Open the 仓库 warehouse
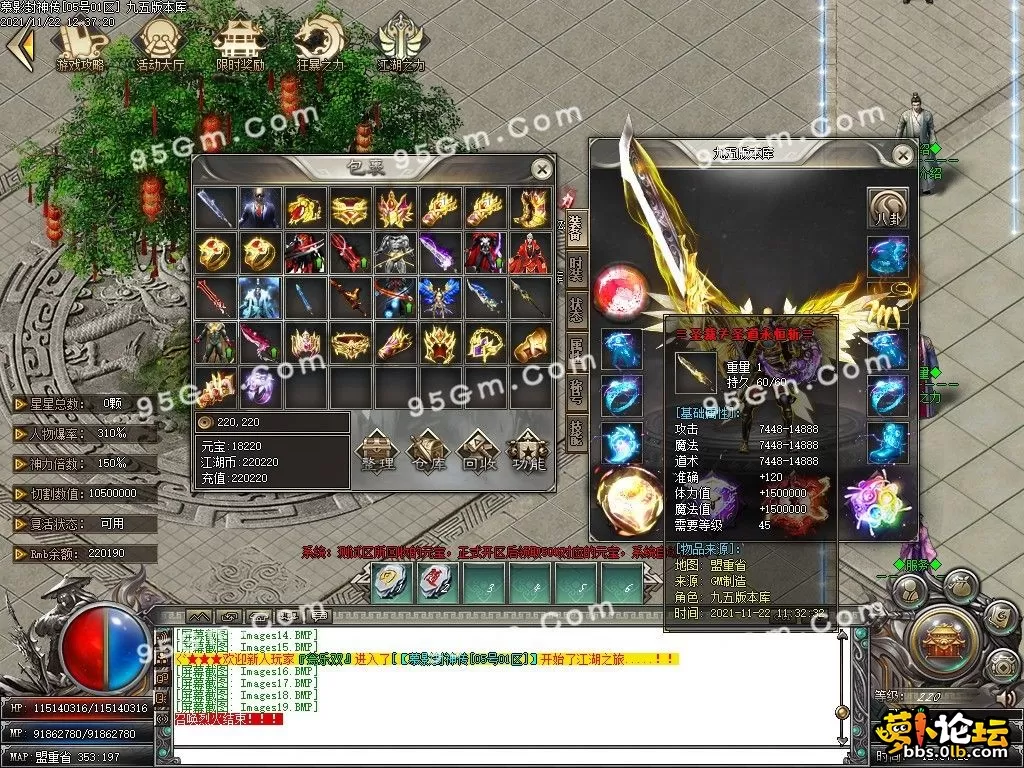 point(427,451)
